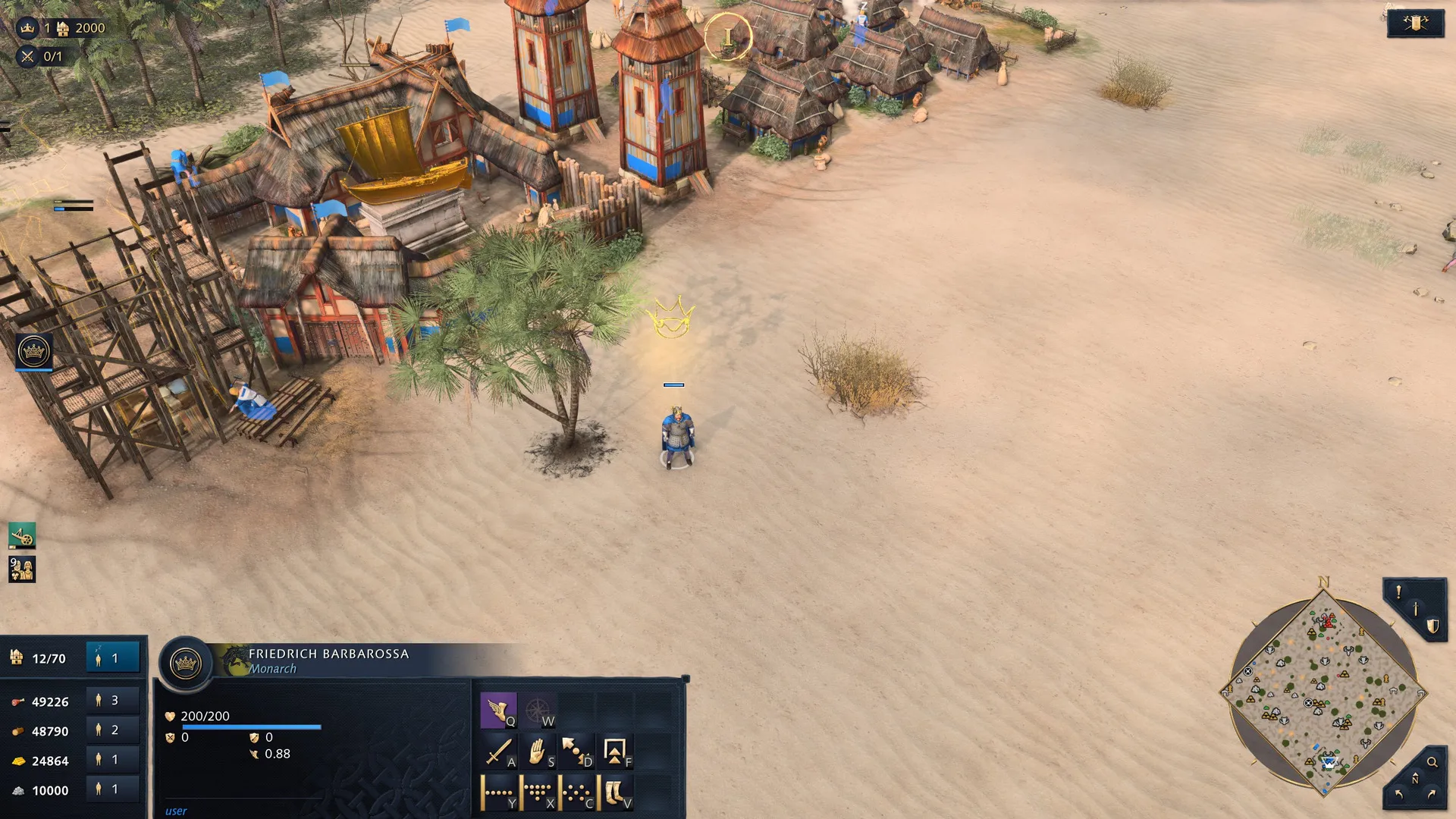Reset the camera to north
This screenshot has height=819, width=1456.
pos(1414,780)
